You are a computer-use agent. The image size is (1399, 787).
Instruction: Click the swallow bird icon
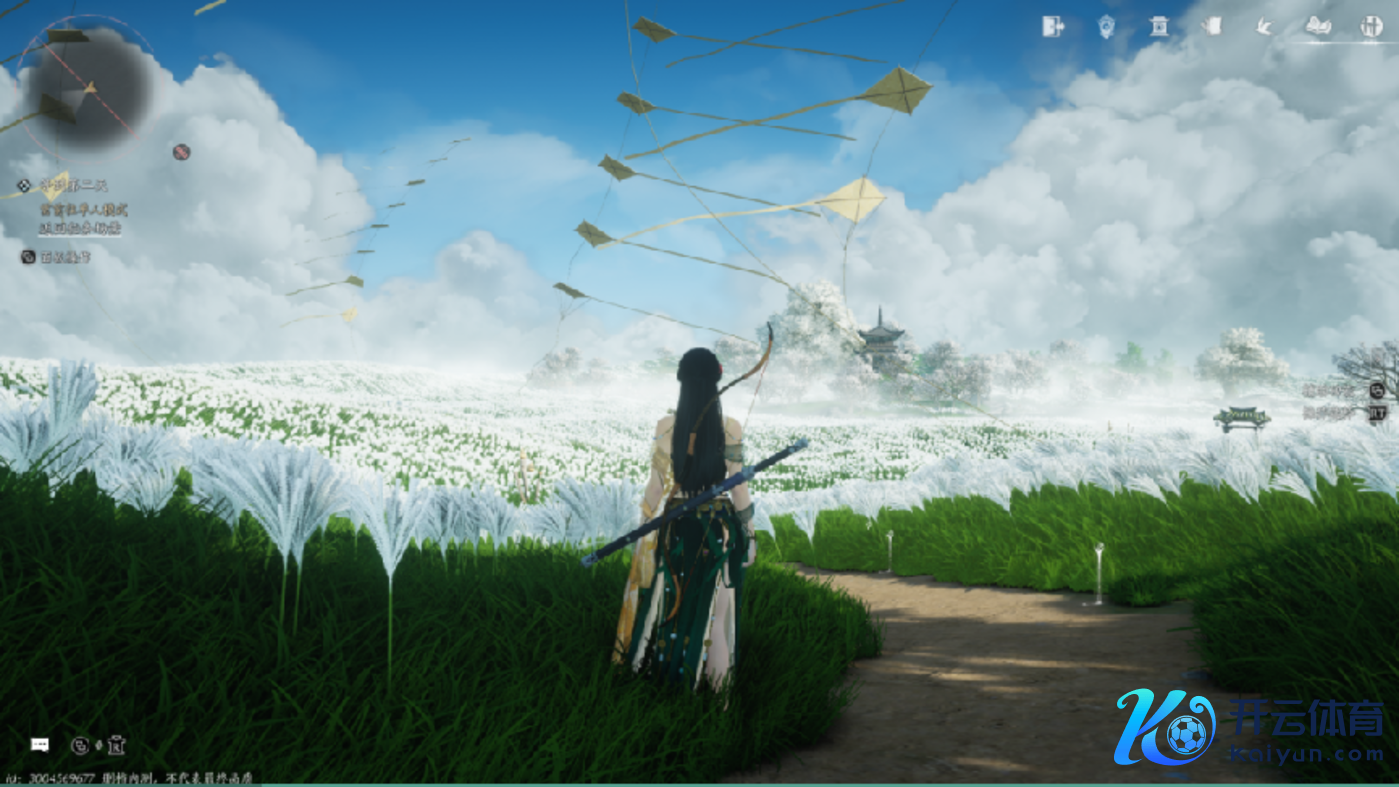1265,27
